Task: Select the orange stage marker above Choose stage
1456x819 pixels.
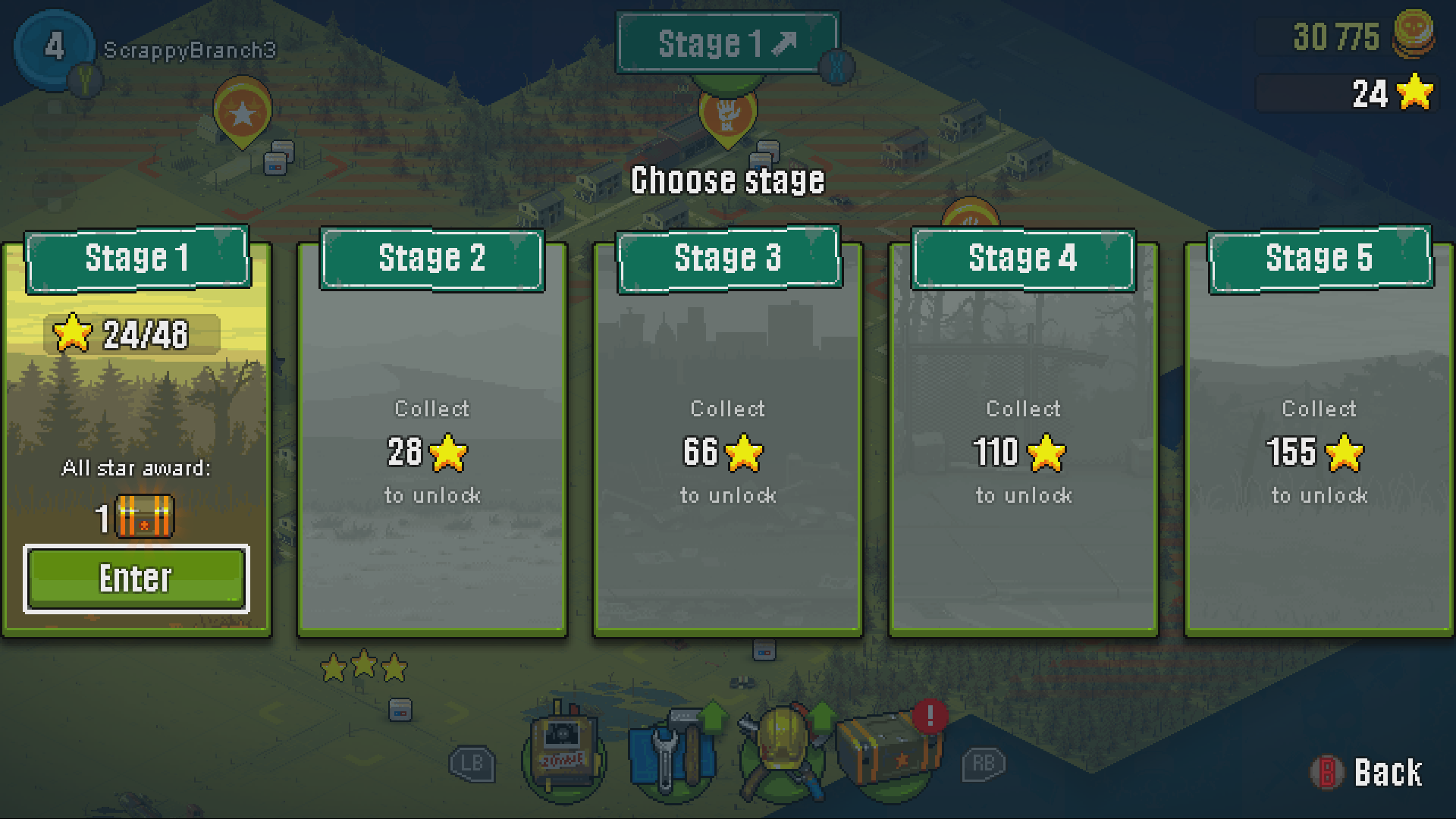Action: (x=726, y=114)
